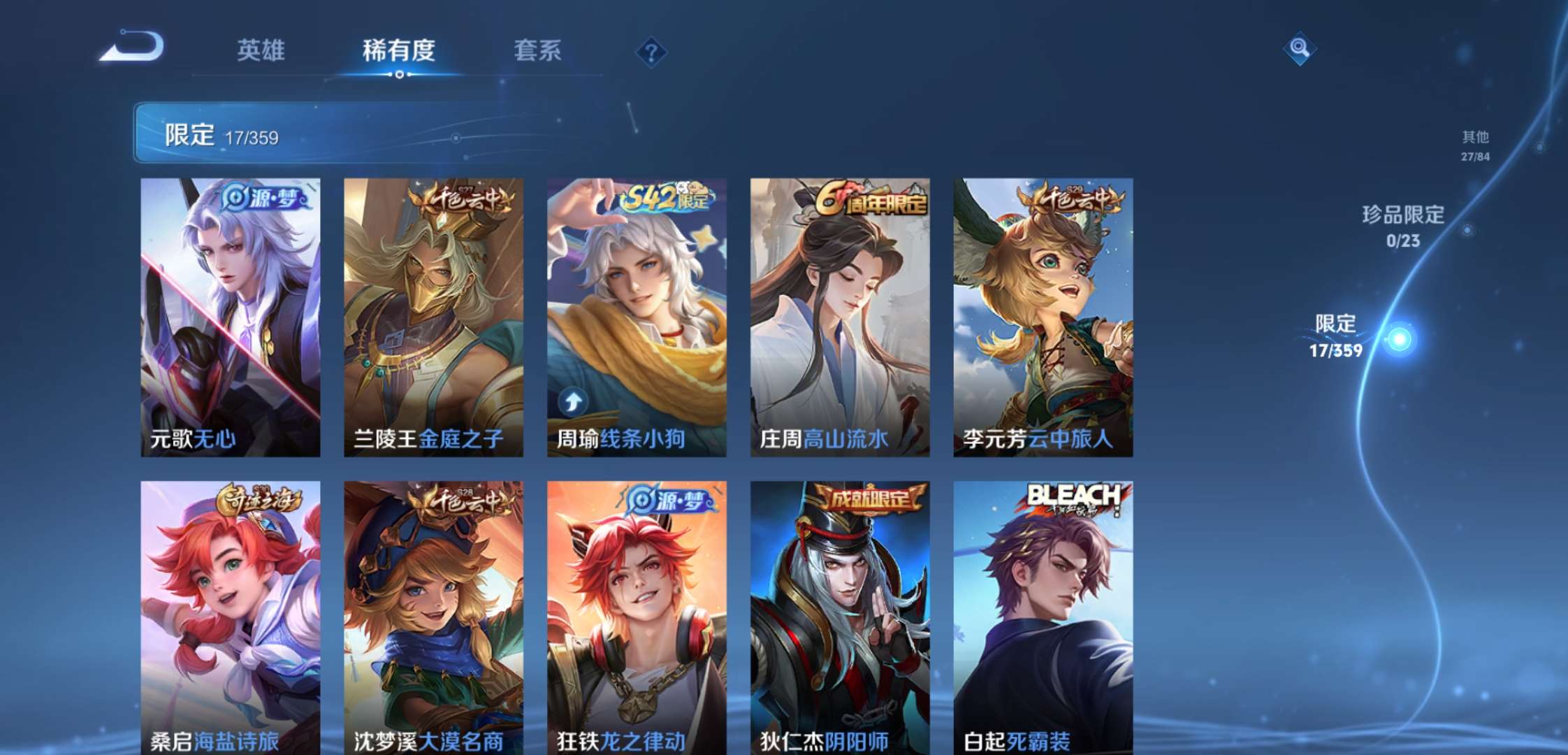
Task: Jump to the 珍品限定 rarity section
Action: point(1403,225)
